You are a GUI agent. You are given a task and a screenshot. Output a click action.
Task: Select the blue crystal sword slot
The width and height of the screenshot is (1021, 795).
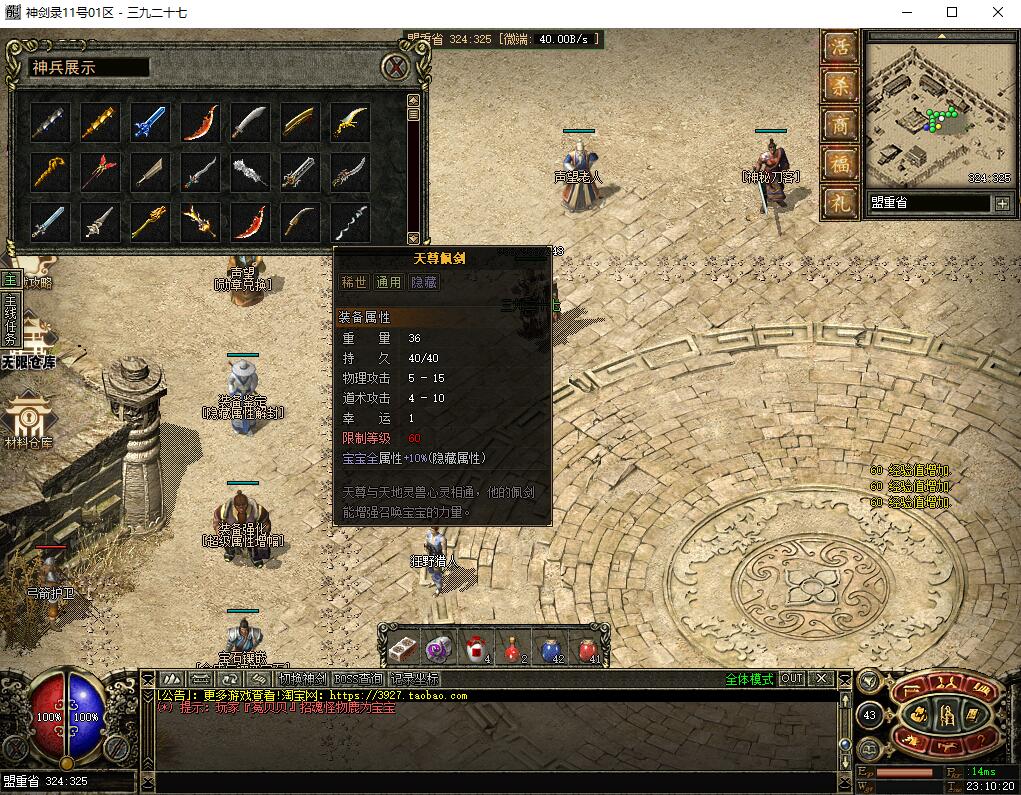point(150,122)
